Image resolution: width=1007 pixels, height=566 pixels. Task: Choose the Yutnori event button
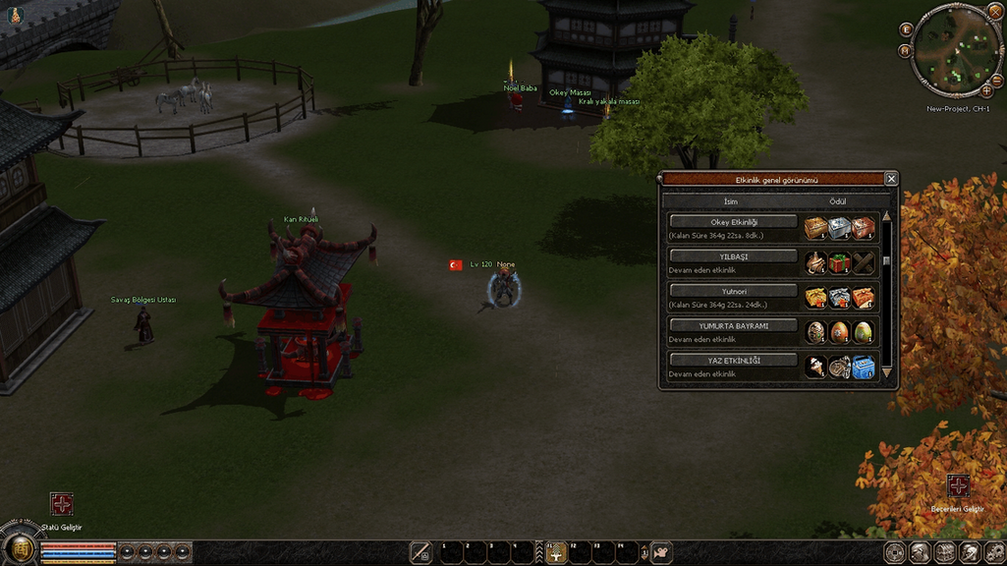(733, 291)
